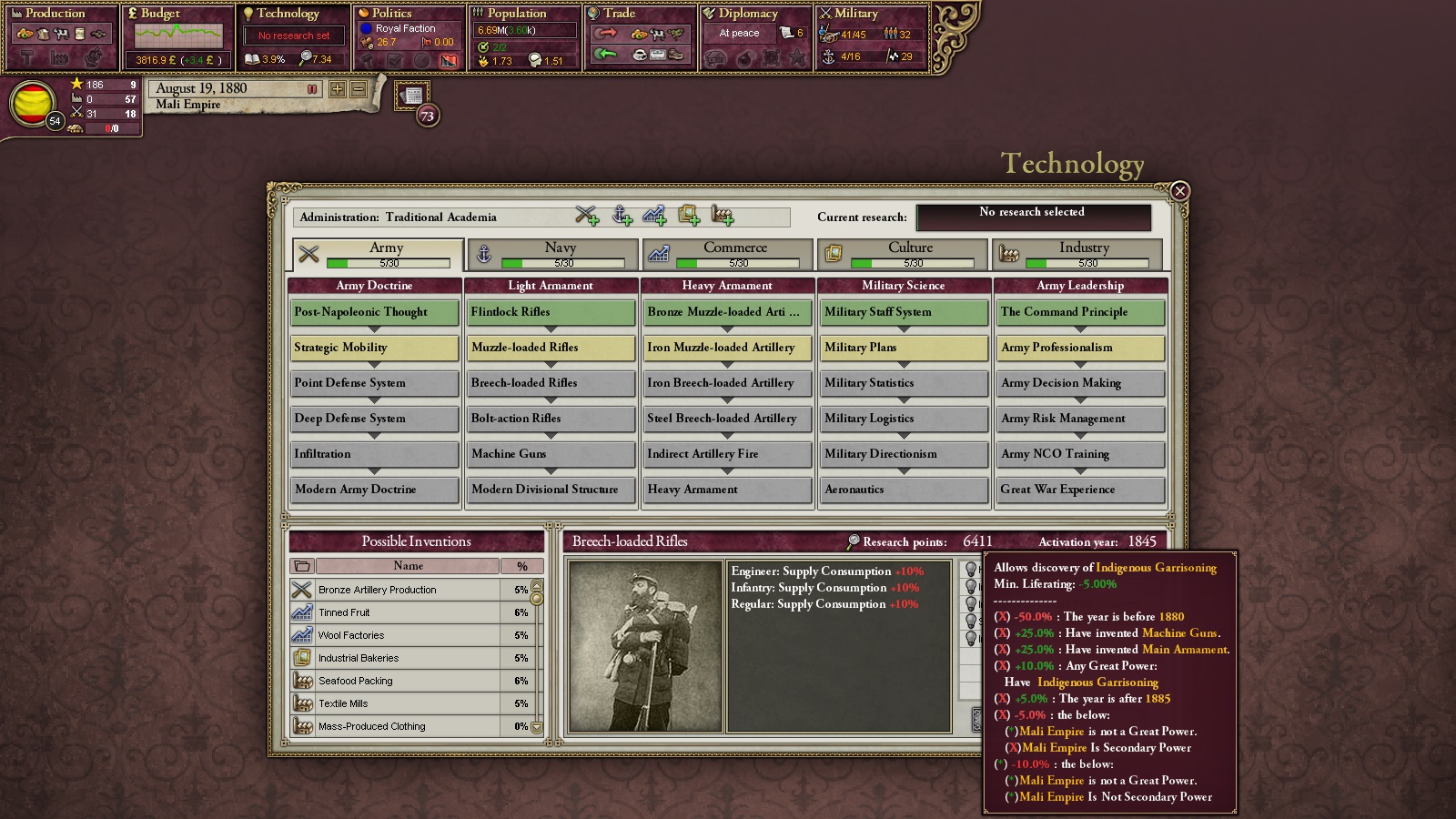1456x819 pixels.
Task: Select Machine Guns technology
Action: pos(551,454)
